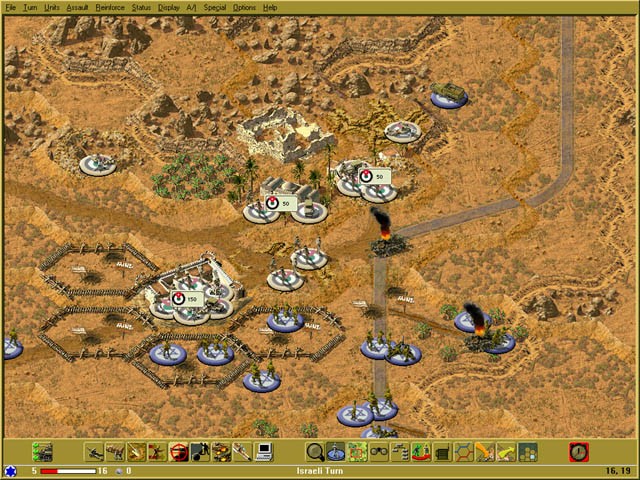Viewport: 640px width, 480px height.
Task: Click the red clock toolbar button
Action: coord(579,452)
